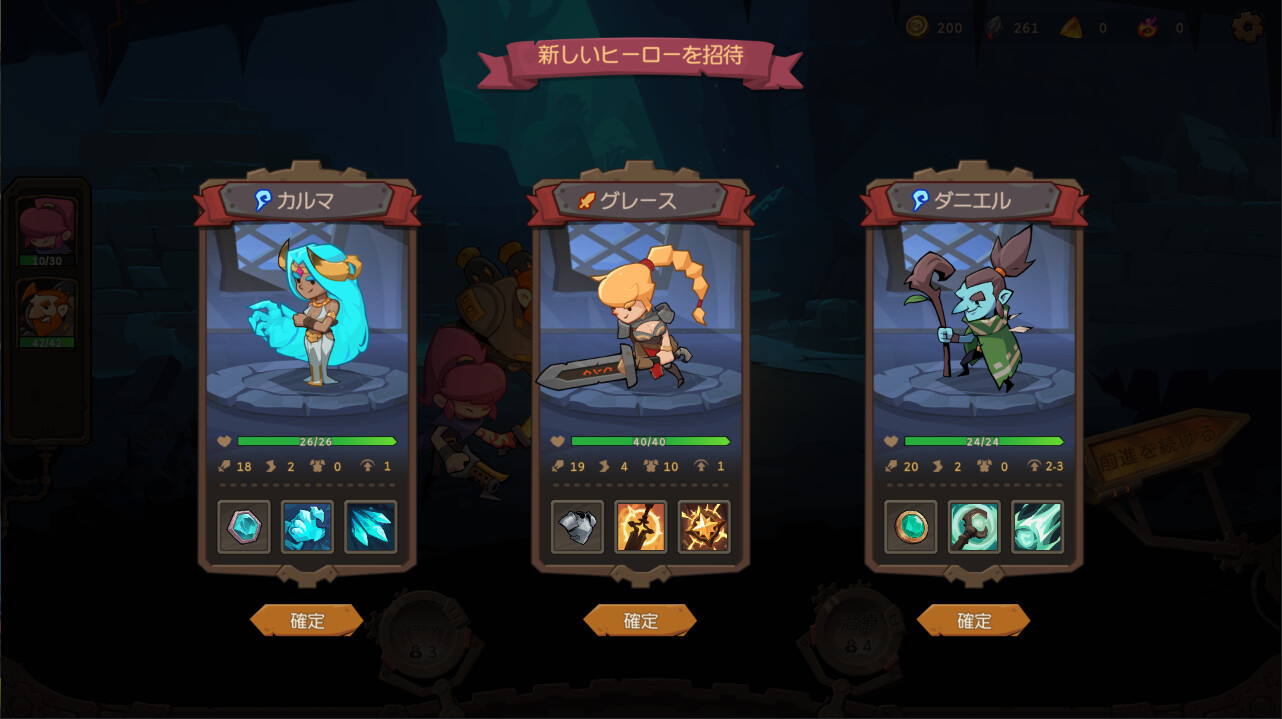Inspect カルマ's glowing blue claw skill
This screenshot has width=1282, height=719.
(307, 527)
